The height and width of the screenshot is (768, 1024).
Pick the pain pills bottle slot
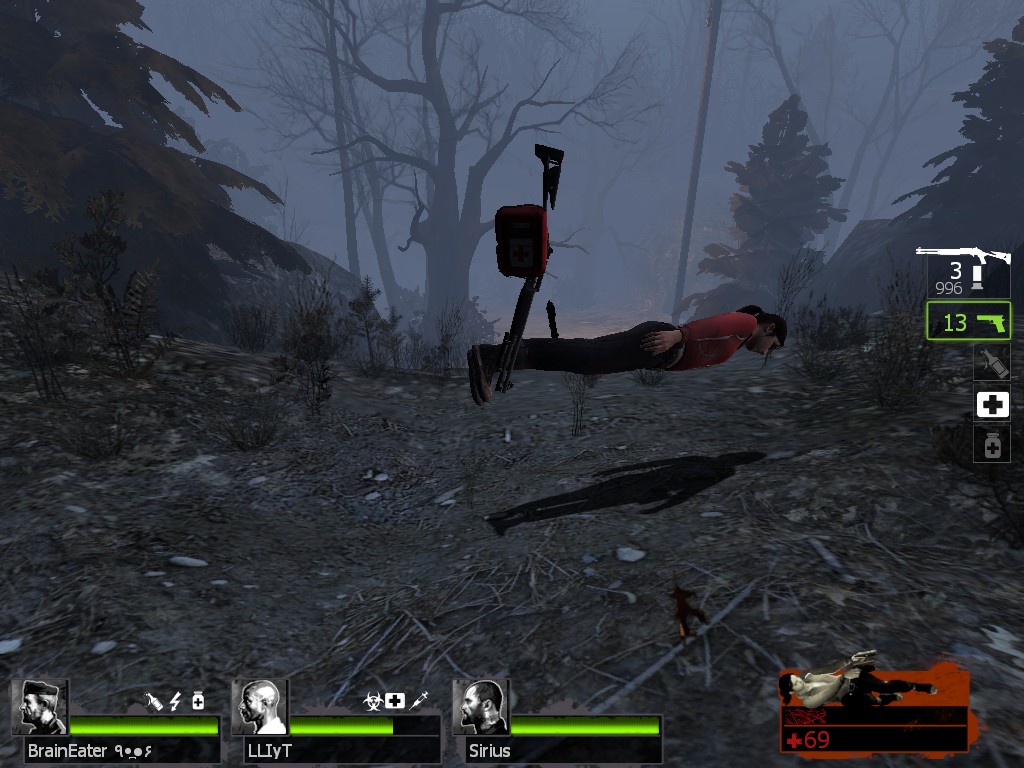[992, 445]
